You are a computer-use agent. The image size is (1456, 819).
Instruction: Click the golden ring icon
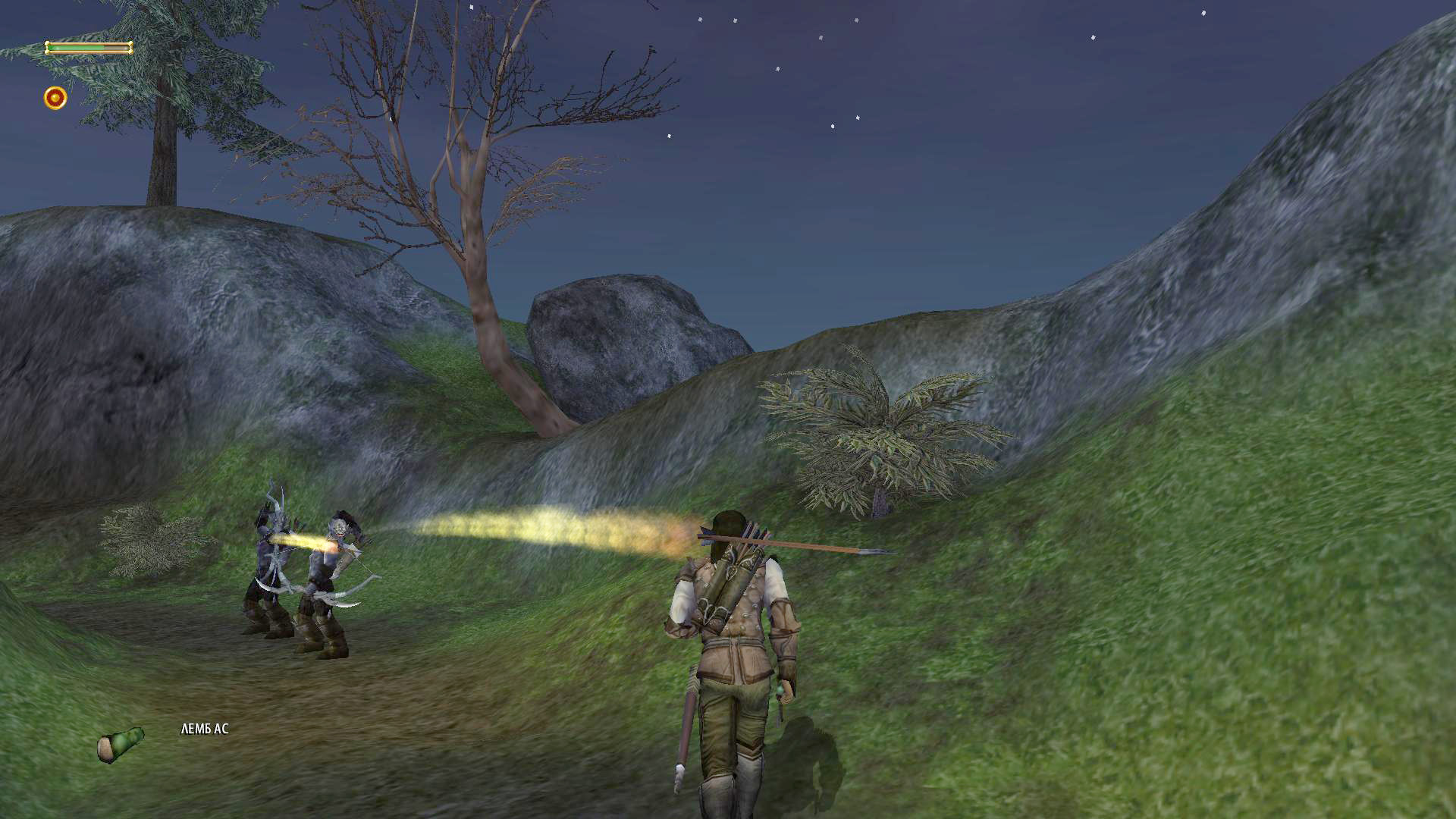[55, 98]
